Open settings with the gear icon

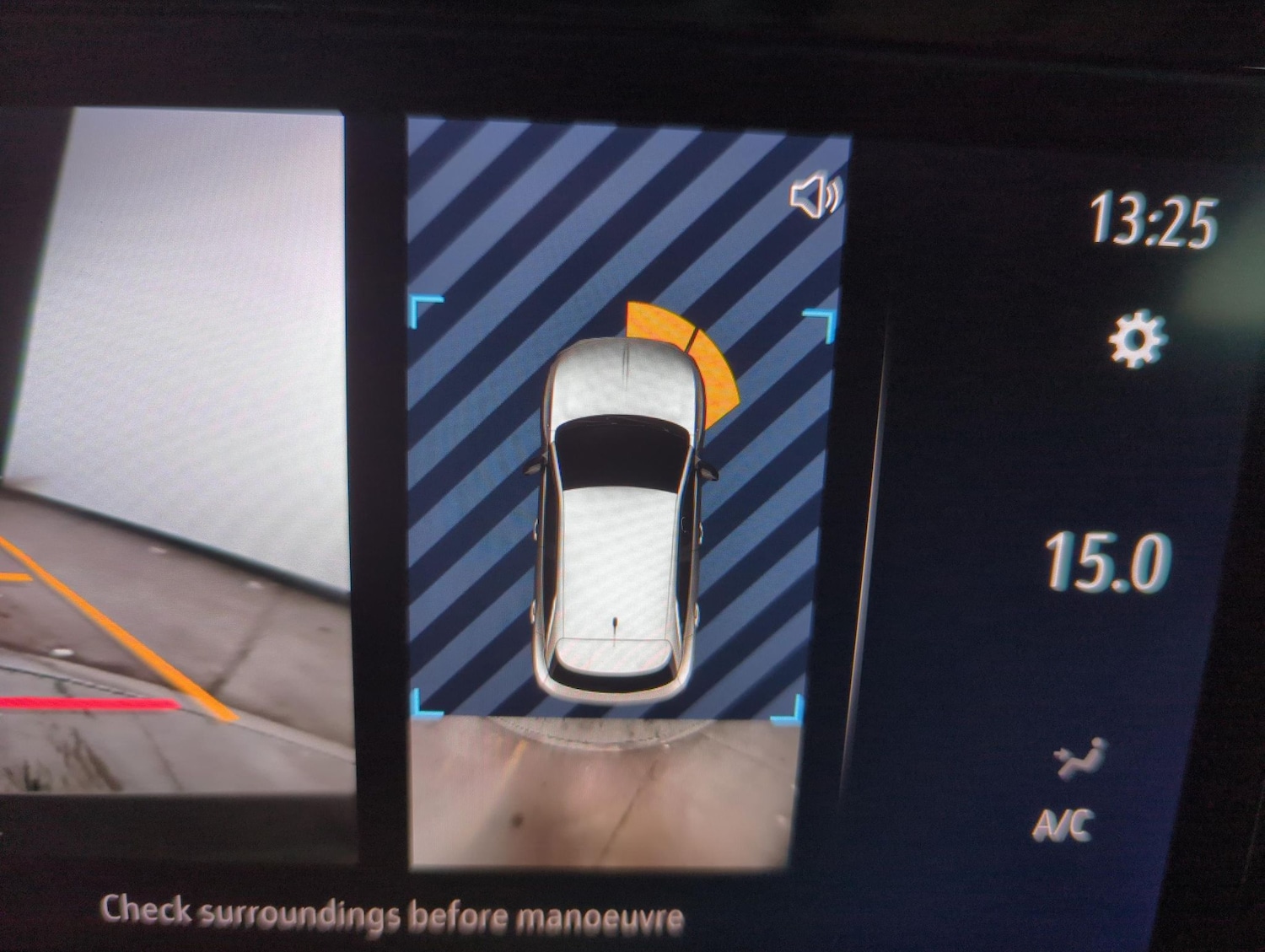click(1138, 341)
